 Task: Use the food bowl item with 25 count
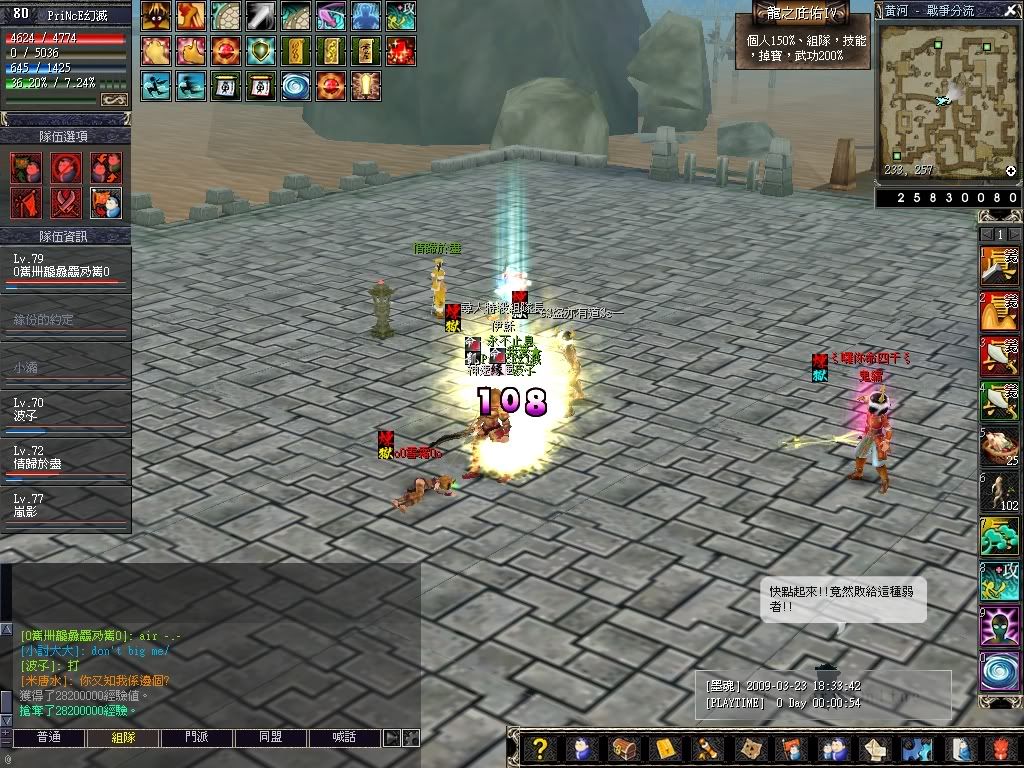pyautogui.click(x=999, y=445)
